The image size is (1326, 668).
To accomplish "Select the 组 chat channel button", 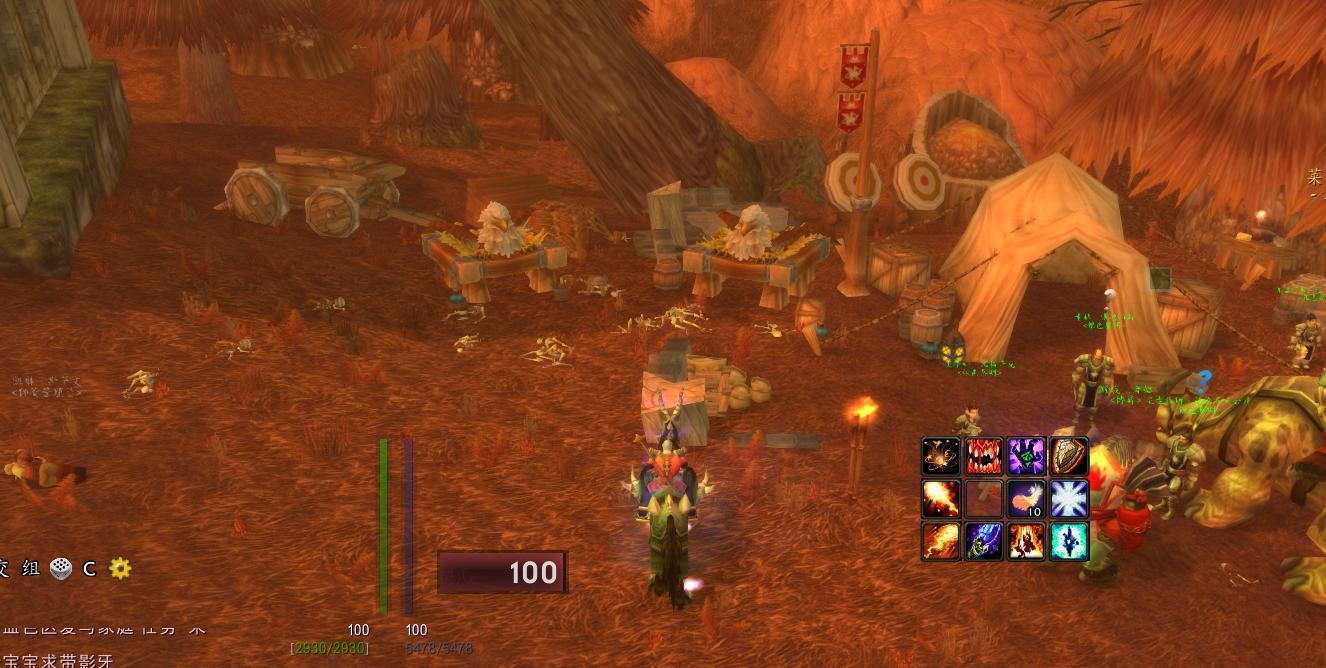I will coord(31,568).
